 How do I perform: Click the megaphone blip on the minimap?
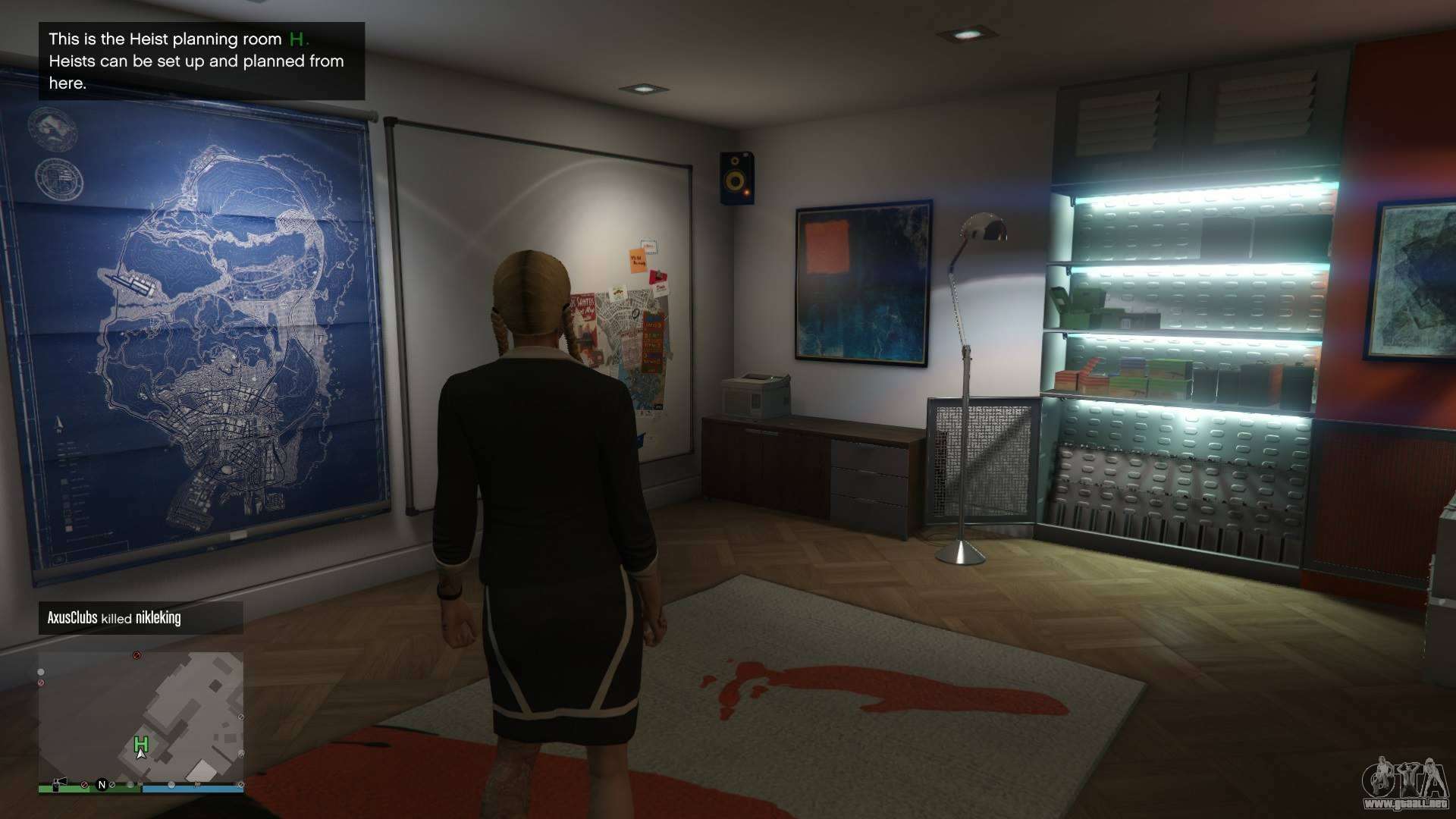(58, 783)
